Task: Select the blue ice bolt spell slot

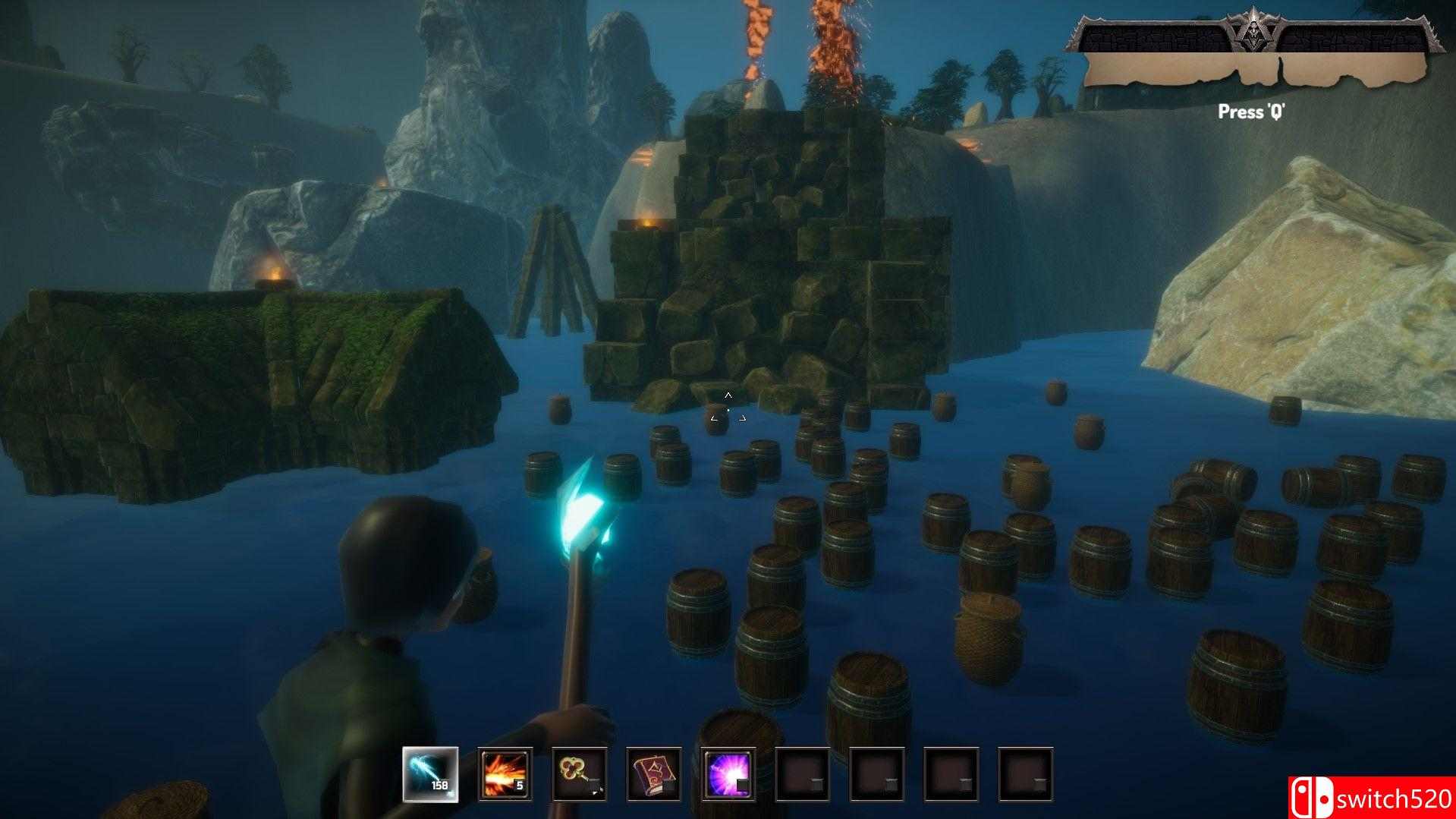Action: [430, 774]
